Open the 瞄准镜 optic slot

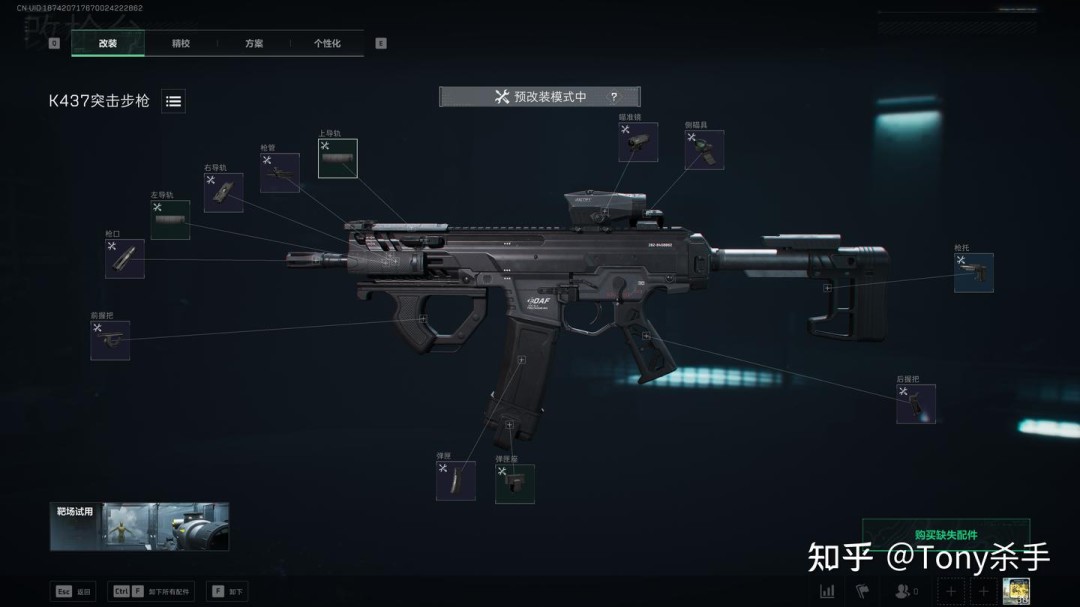point(638,143)
